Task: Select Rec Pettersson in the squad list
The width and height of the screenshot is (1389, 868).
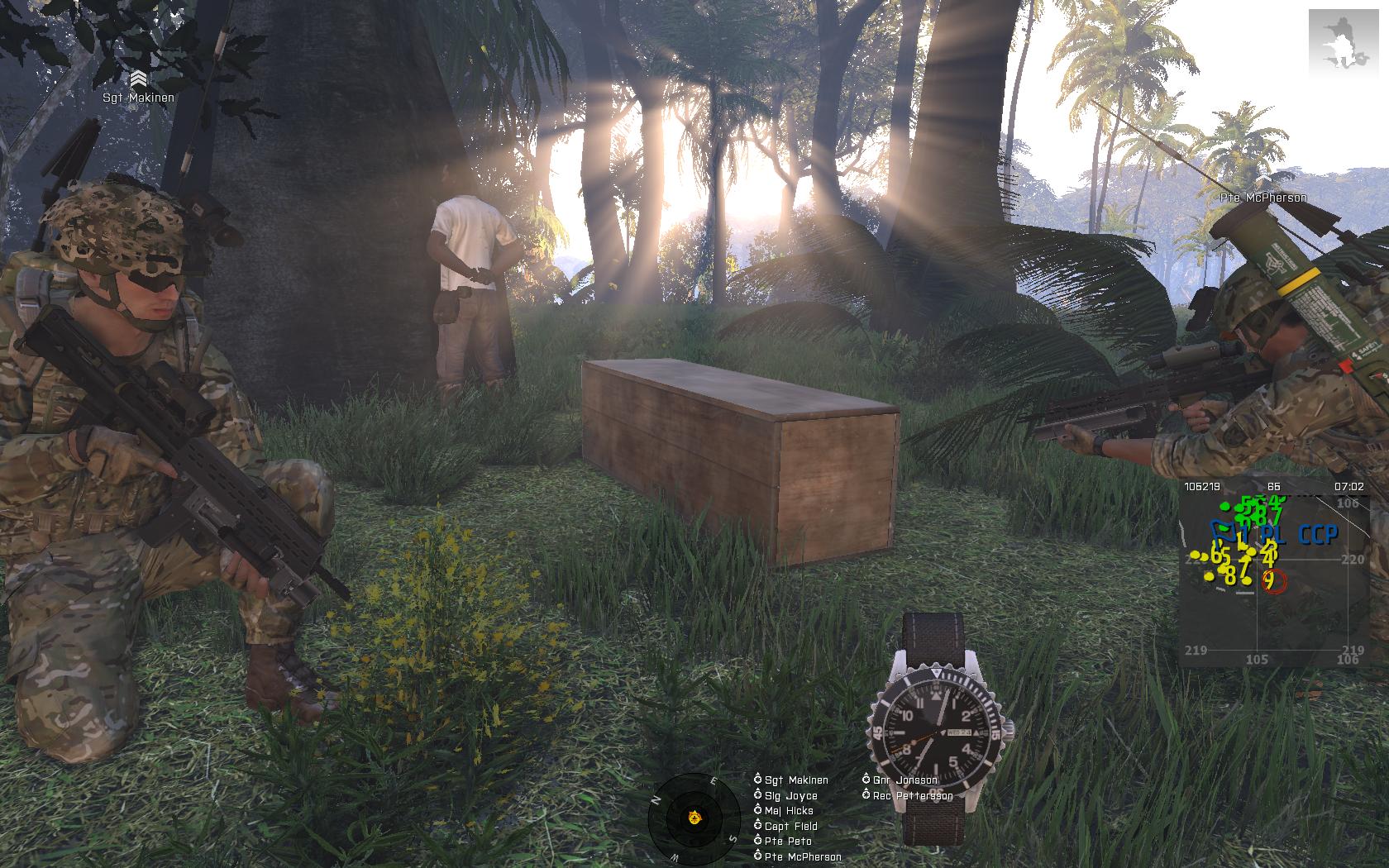Action: pyautogui.click(x=912, y=795)
